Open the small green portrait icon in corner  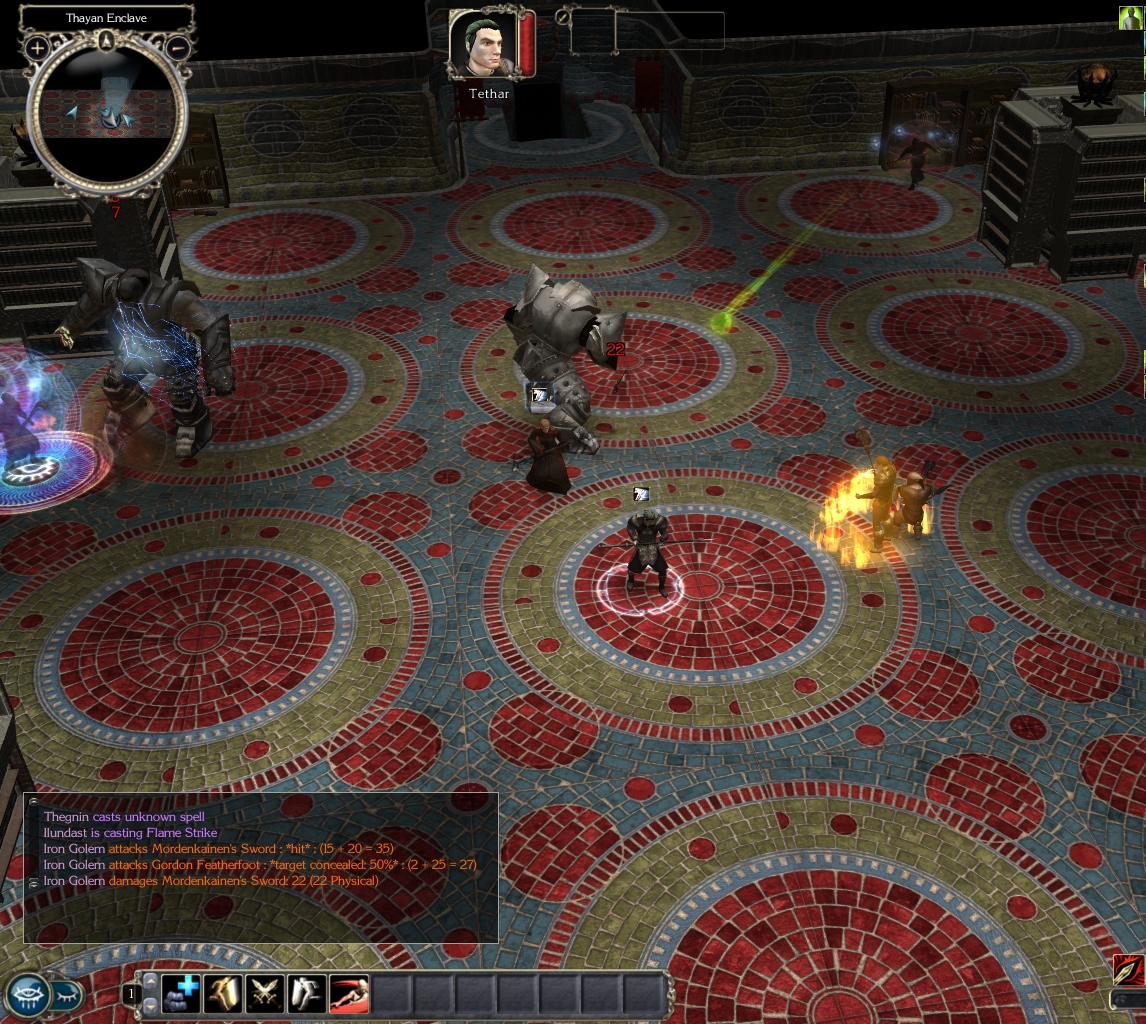(x=1130, y=18)
